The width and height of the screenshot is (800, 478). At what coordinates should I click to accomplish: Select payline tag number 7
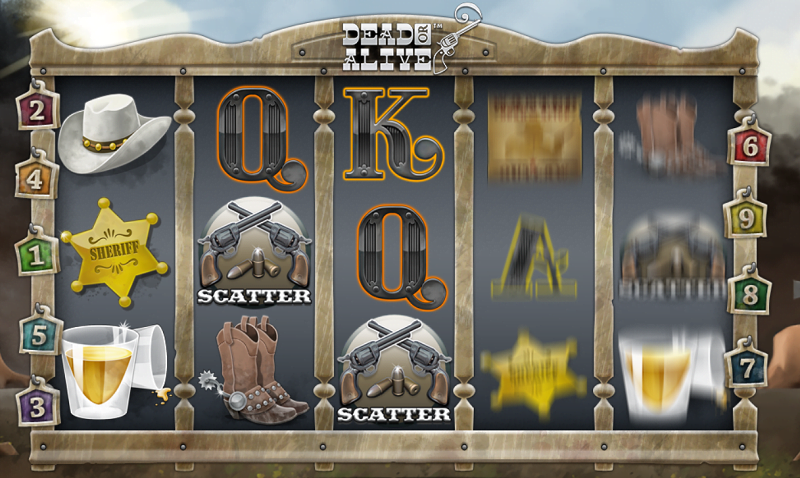(x=748, y=366)
